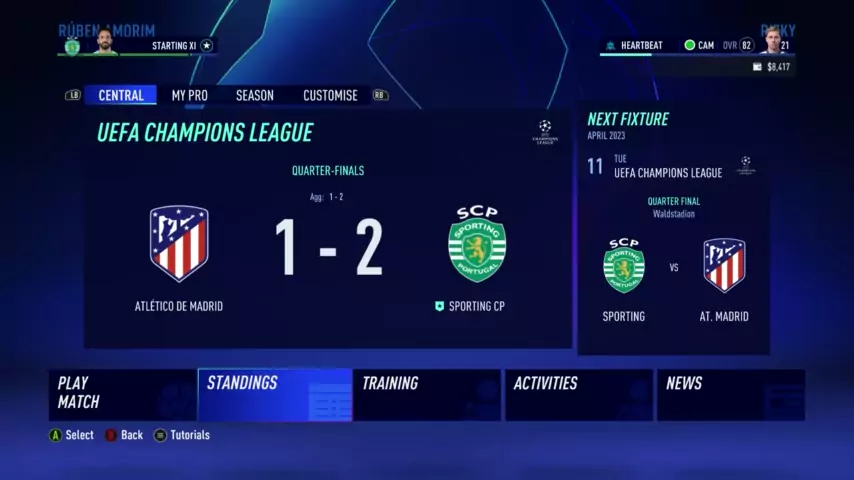Open the Standings tile

275,394
